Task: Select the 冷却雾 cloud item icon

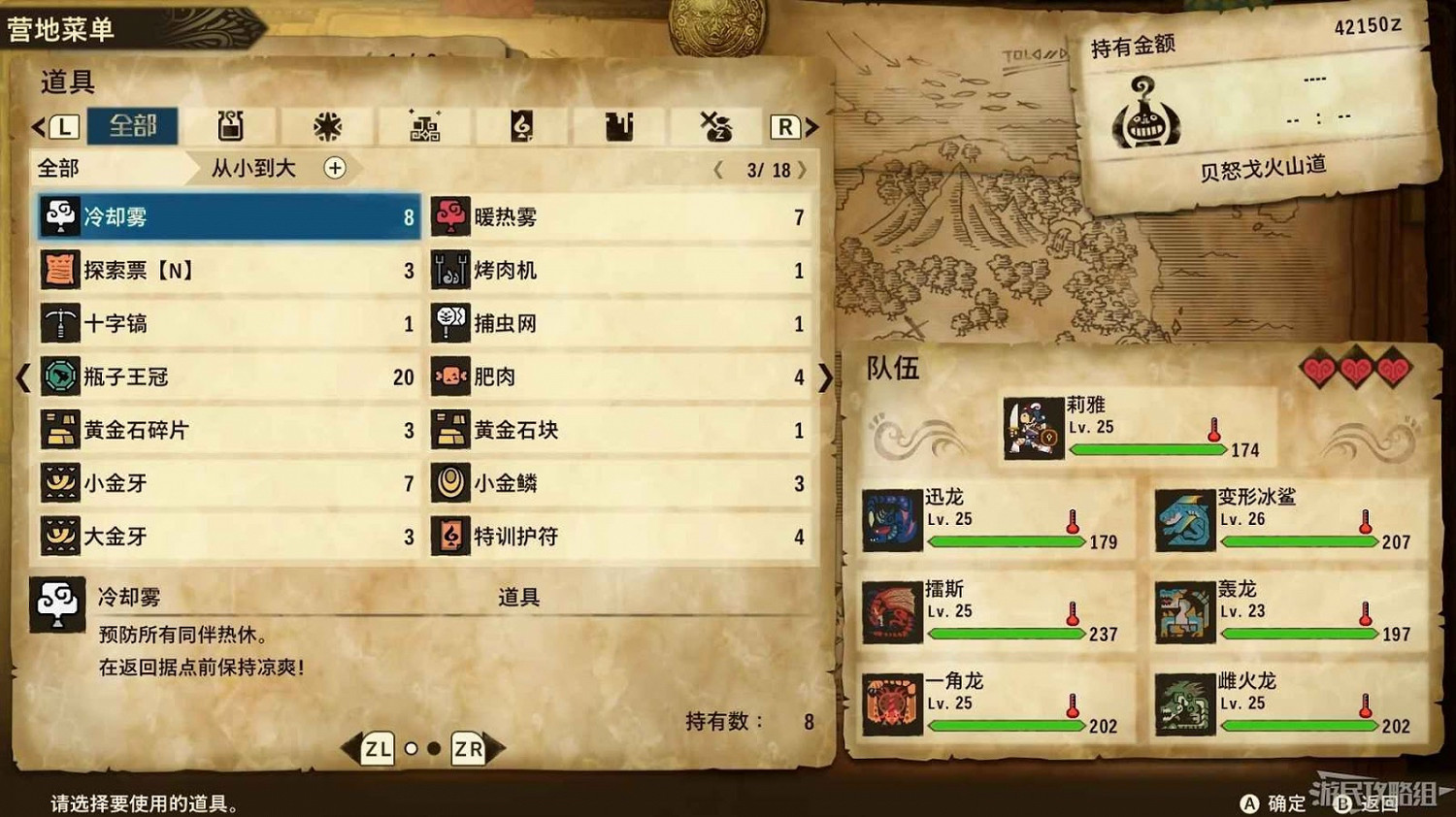Action: tap(58, 217)
